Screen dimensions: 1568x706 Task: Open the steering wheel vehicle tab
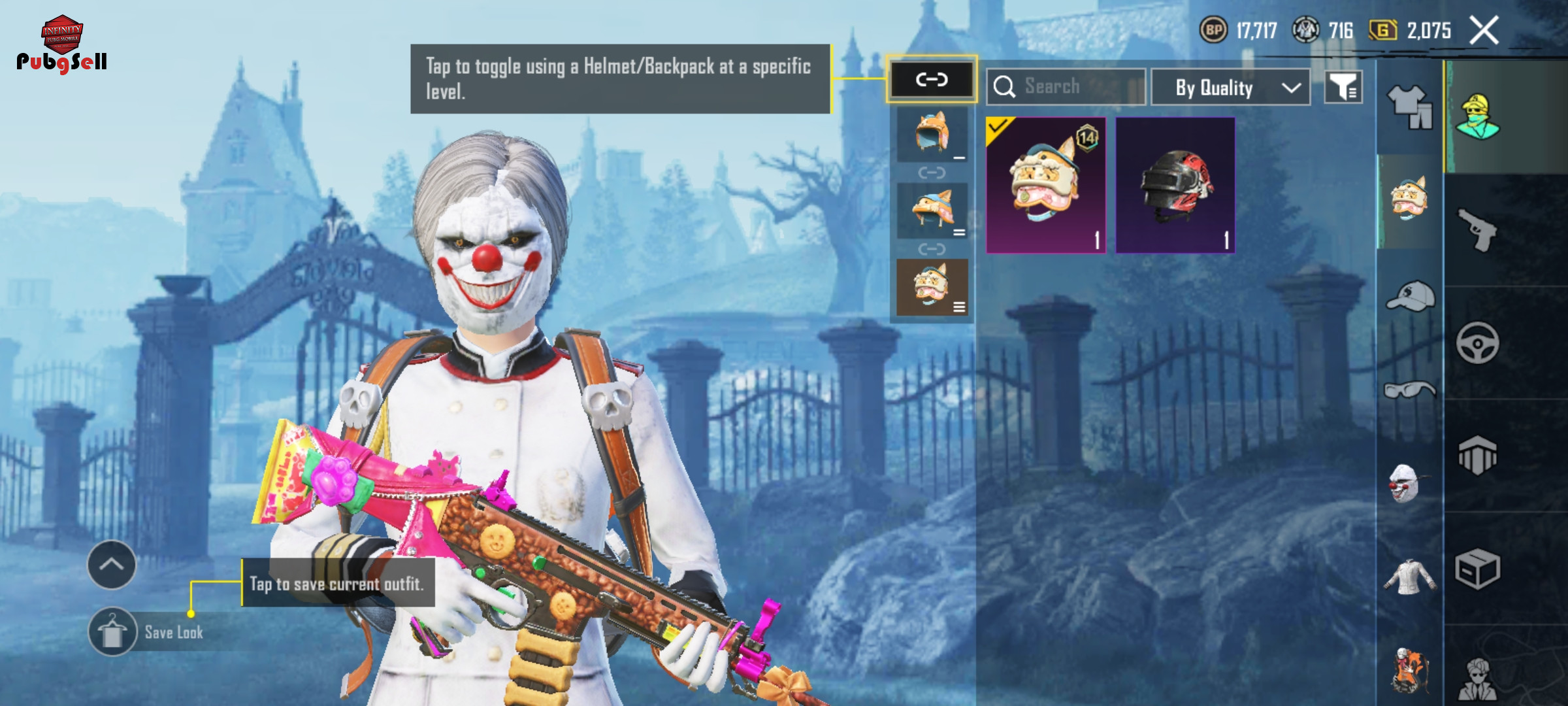[1477, 343]
